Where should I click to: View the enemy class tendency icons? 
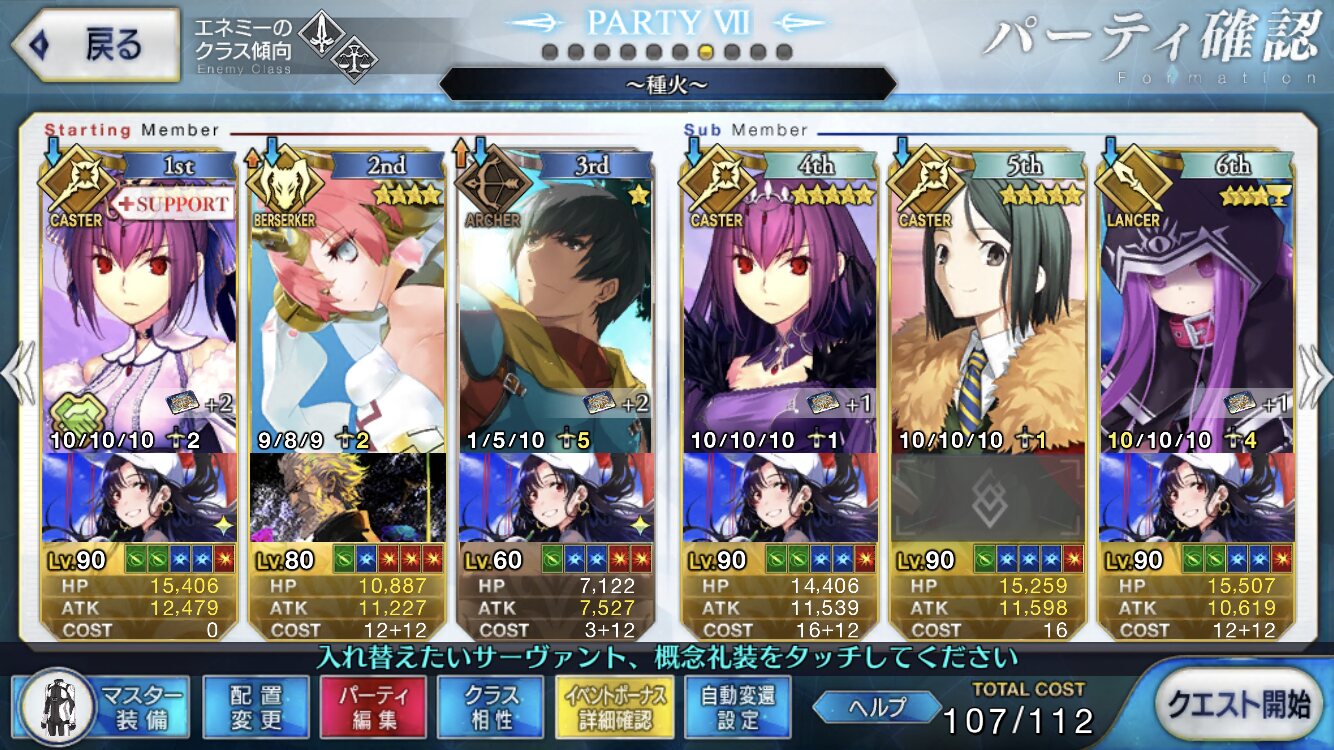click(335, 45)
